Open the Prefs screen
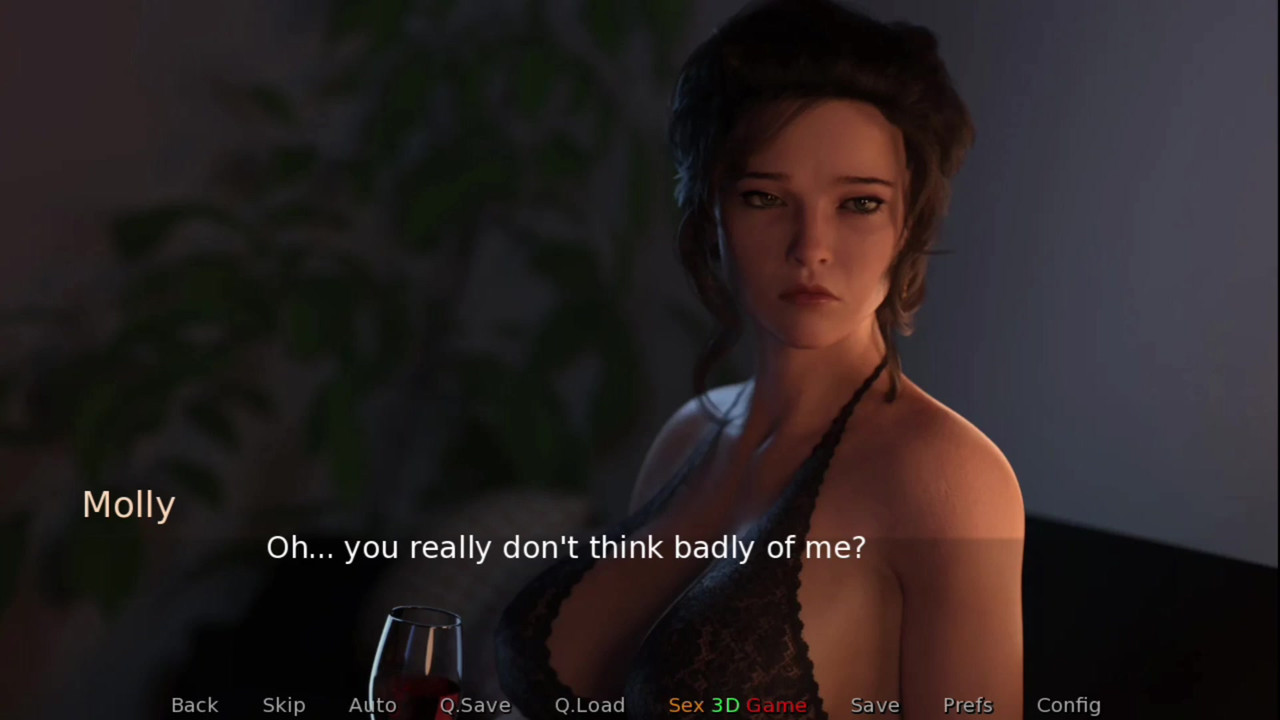The image size is (1280, 720). pos(968,705)
